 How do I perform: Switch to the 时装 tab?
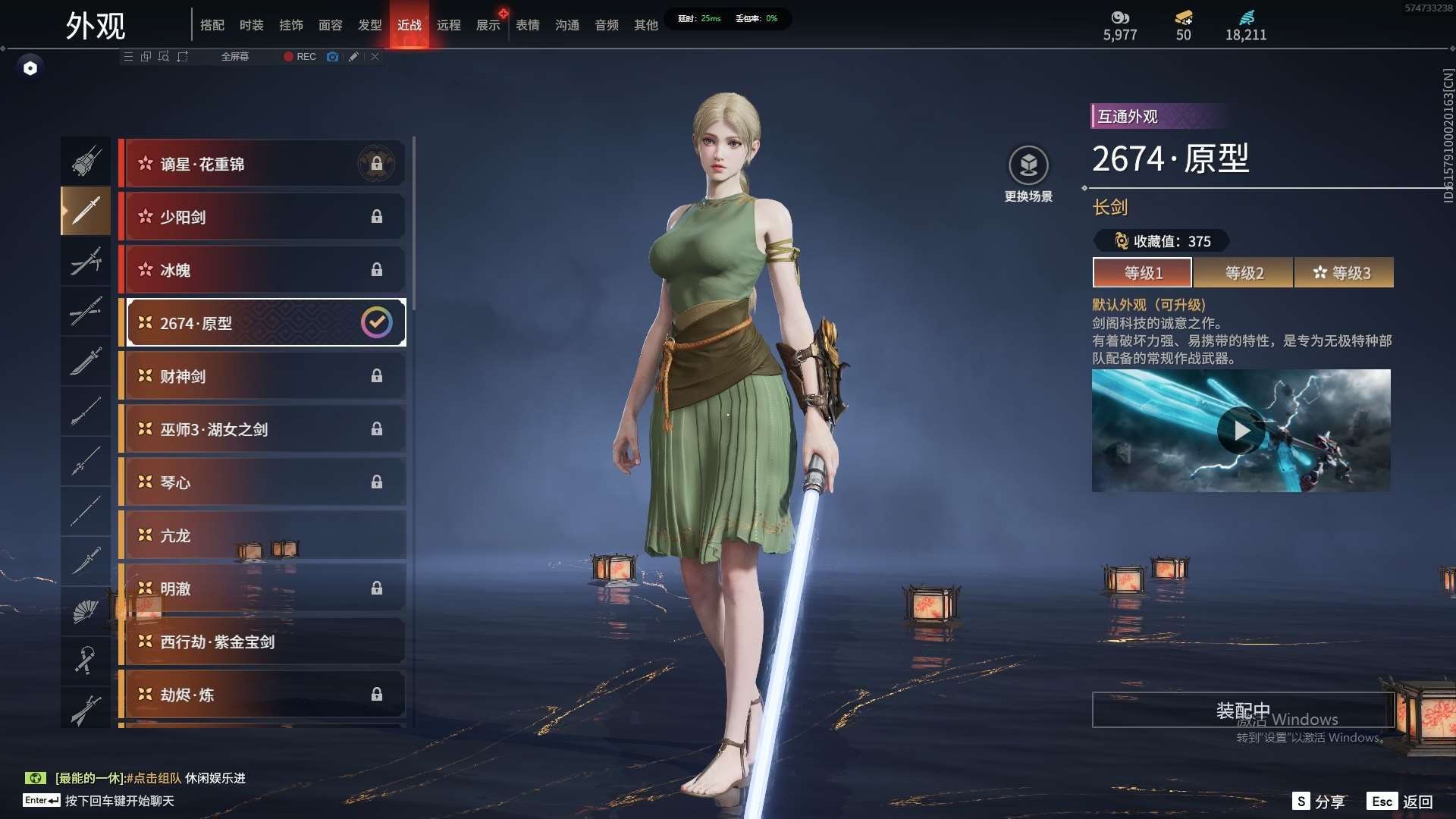click(251, 25)
